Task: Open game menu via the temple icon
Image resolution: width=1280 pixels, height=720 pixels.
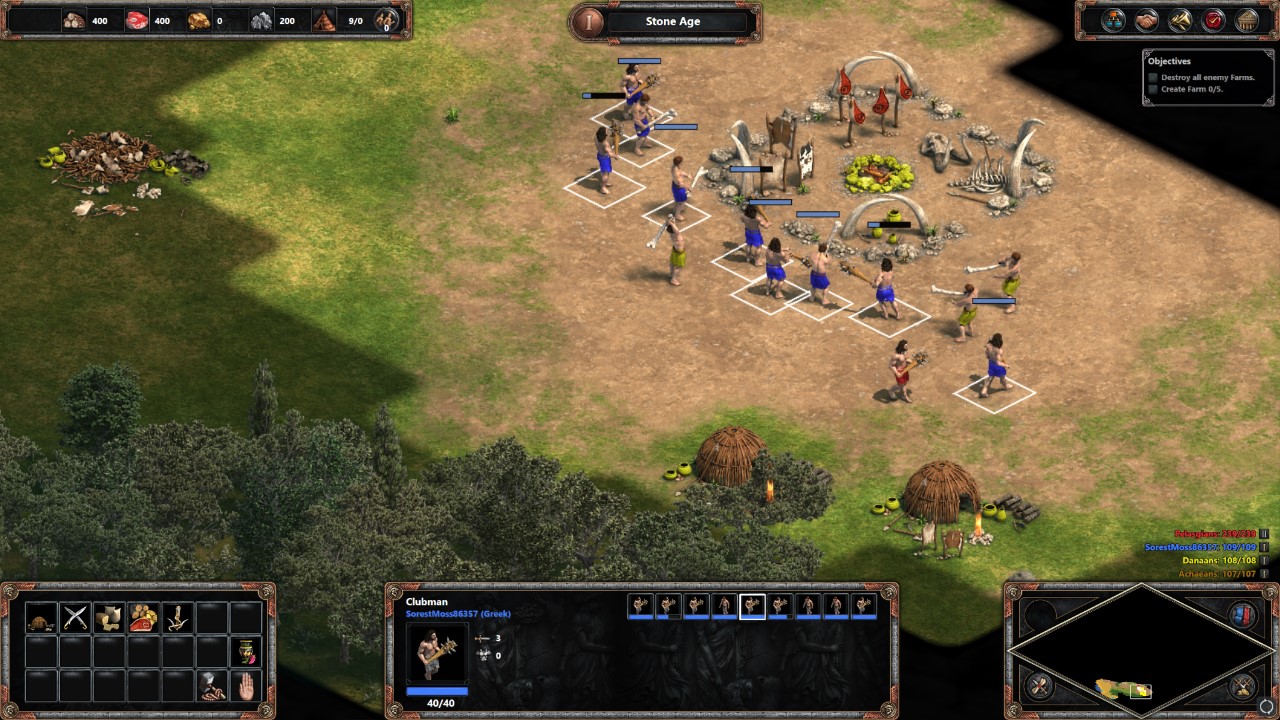Action: [x=1247, y=19]
